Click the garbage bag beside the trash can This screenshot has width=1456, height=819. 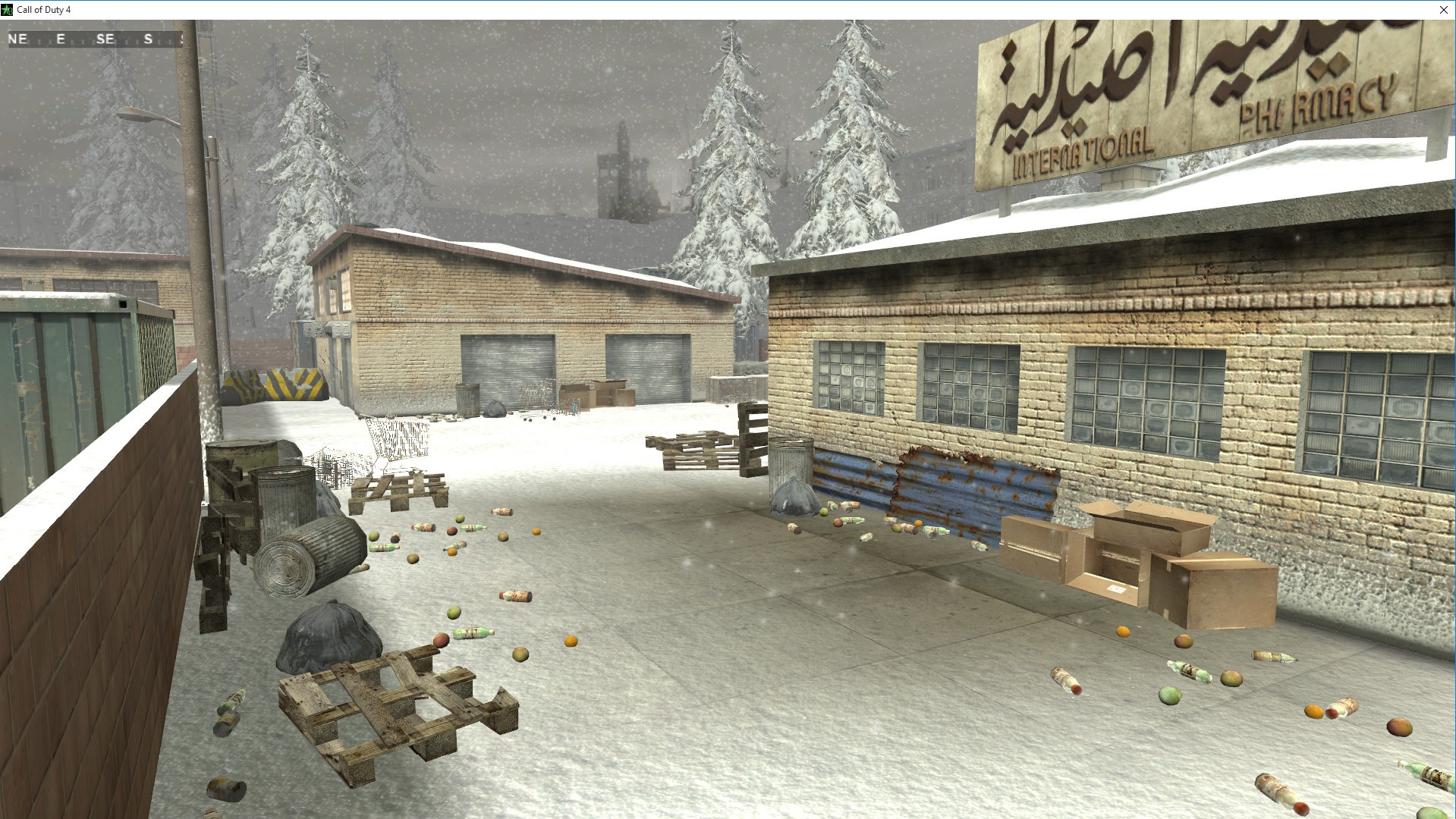click(x=791, y=497)
